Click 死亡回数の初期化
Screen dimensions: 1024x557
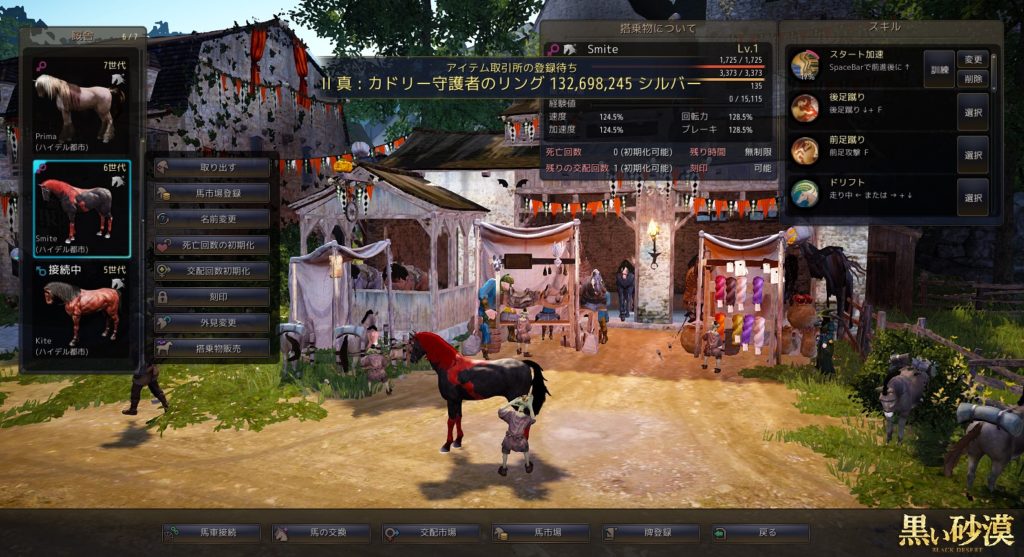[213, 245]
